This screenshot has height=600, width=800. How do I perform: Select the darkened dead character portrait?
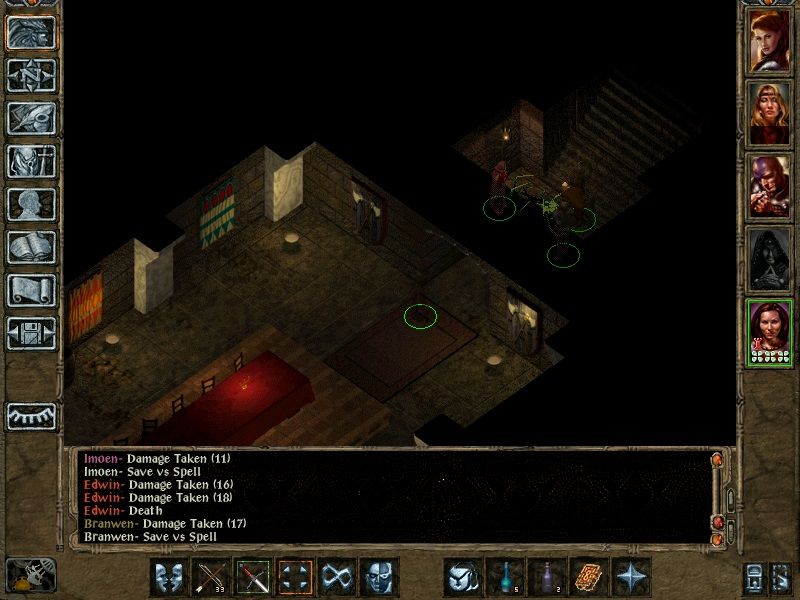770,260
